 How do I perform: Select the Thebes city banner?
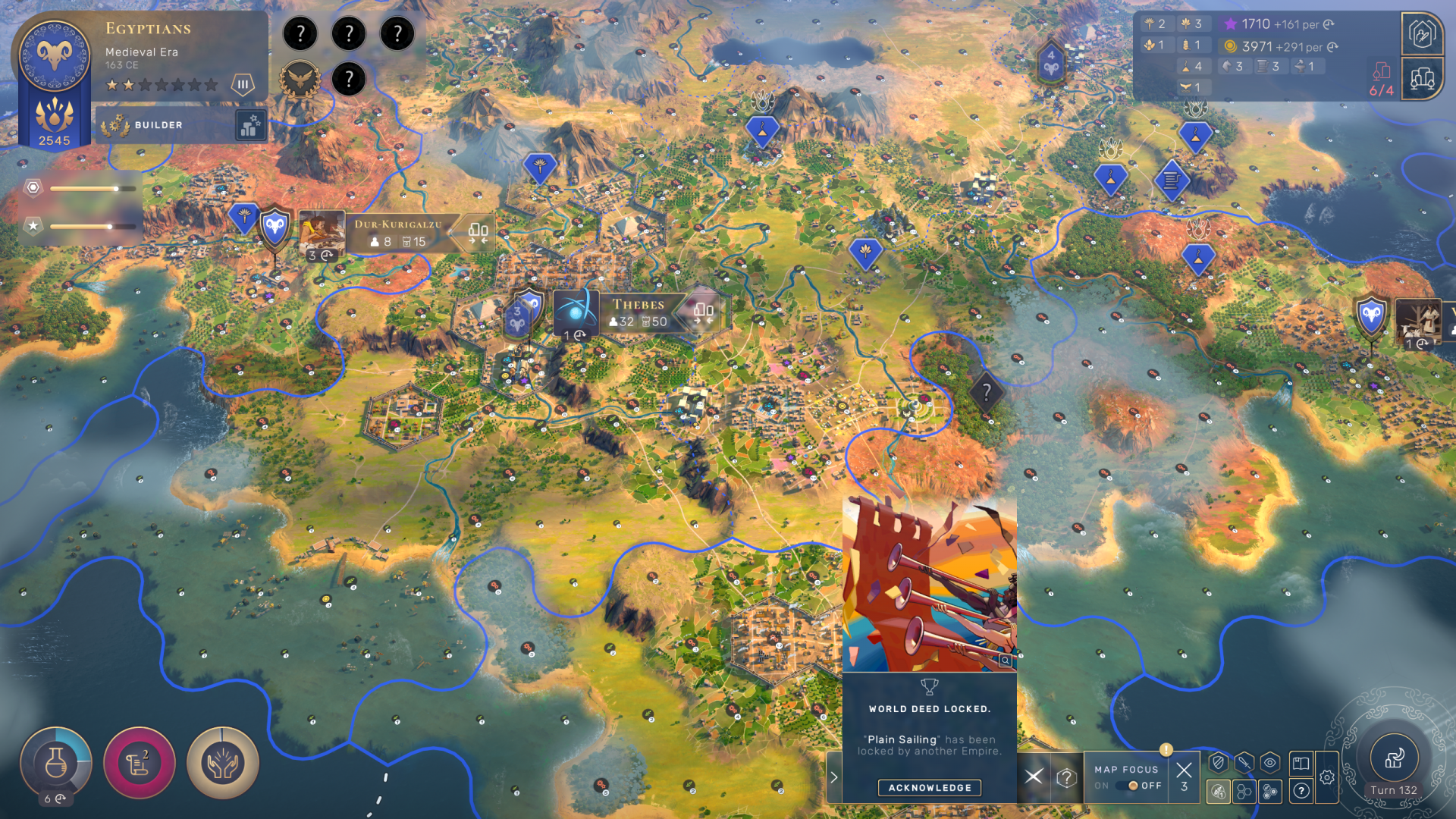[639, 312]
